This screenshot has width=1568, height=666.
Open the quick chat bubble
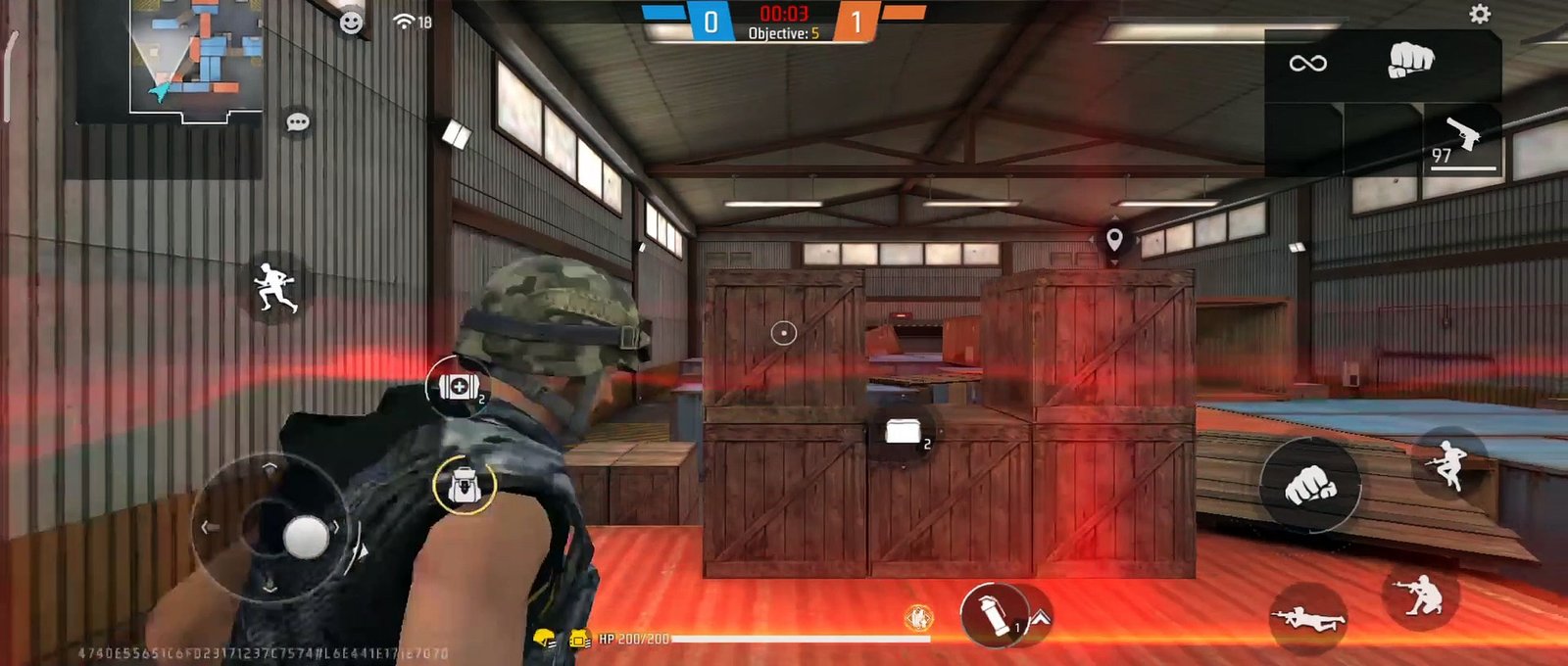pyautogui.click(x=298, y=122)
